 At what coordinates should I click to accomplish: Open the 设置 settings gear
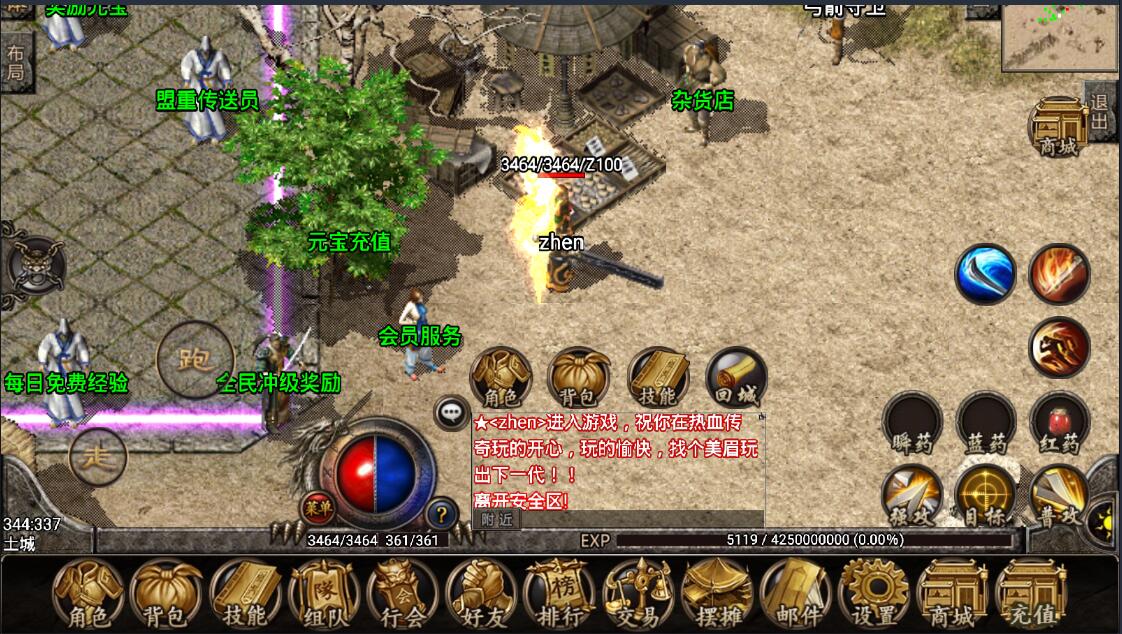[x=873, y=594]
